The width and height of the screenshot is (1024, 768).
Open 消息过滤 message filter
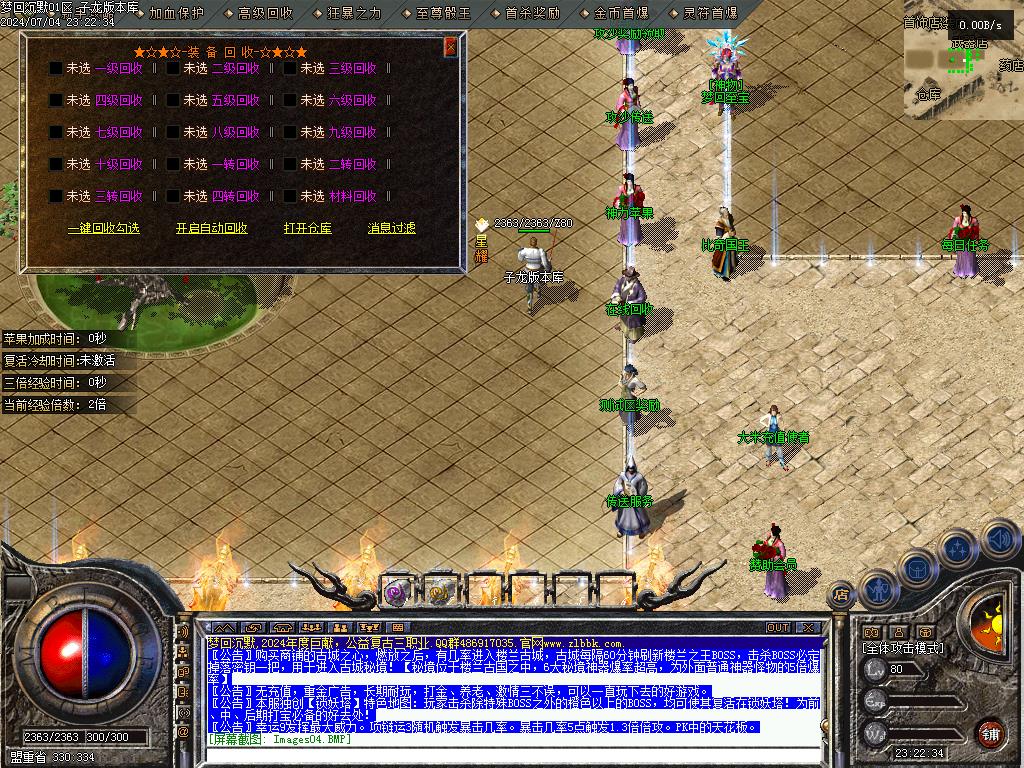pyautogui.click(x=391, y=228)
